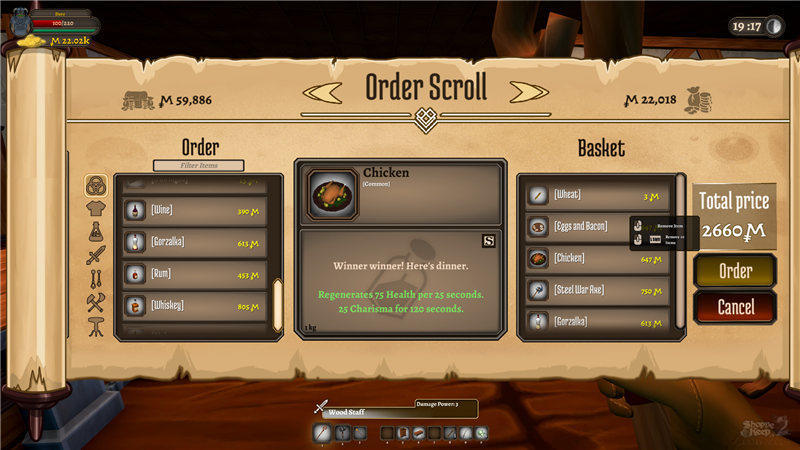Image resolution: width=800 pixels, height=450 pixels.
Task: Show the stool furniture category
Action: click(96, 299)
